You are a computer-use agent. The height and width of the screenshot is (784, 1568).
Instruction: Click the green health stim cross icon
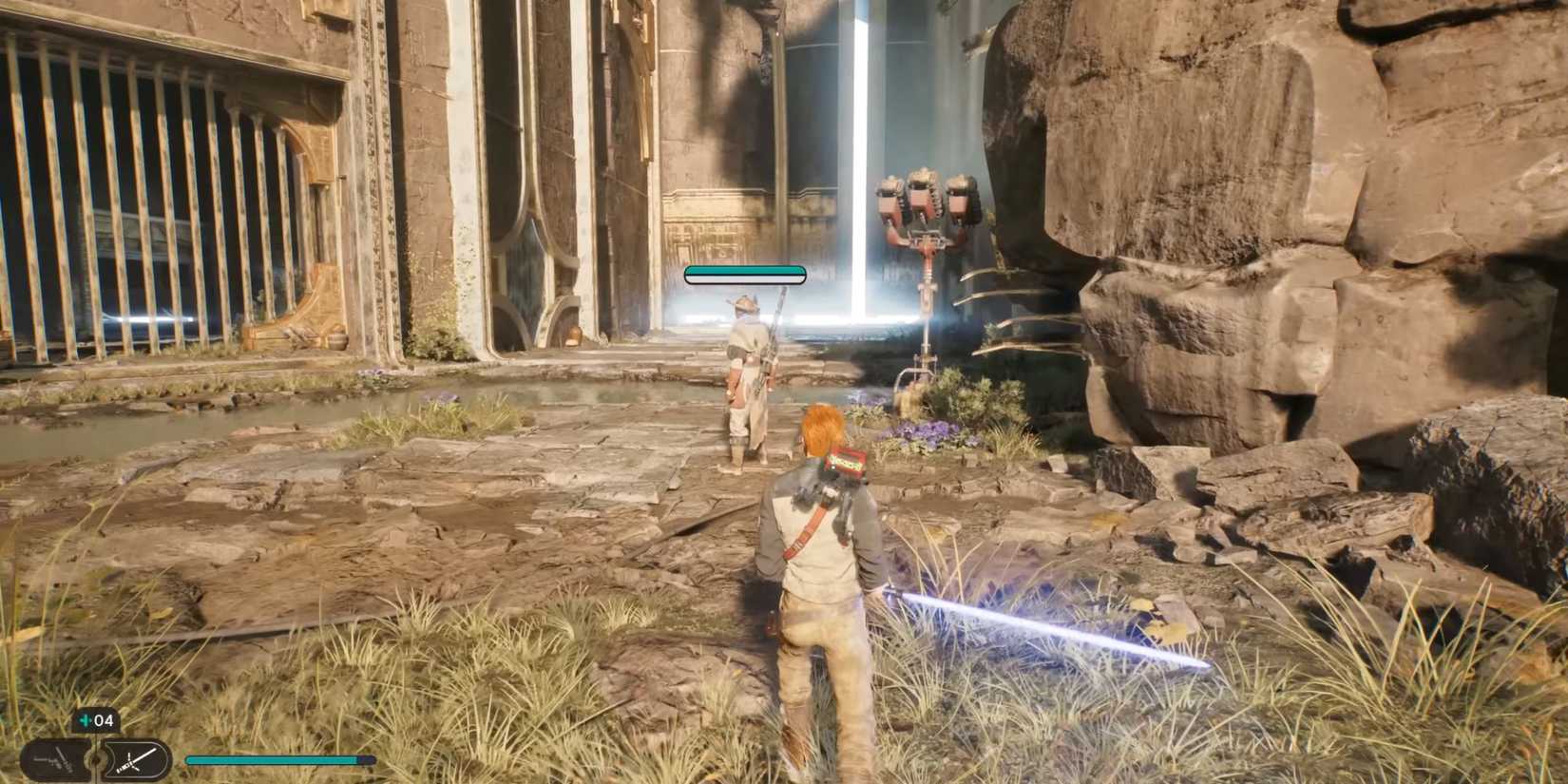(x=85, y=720)
